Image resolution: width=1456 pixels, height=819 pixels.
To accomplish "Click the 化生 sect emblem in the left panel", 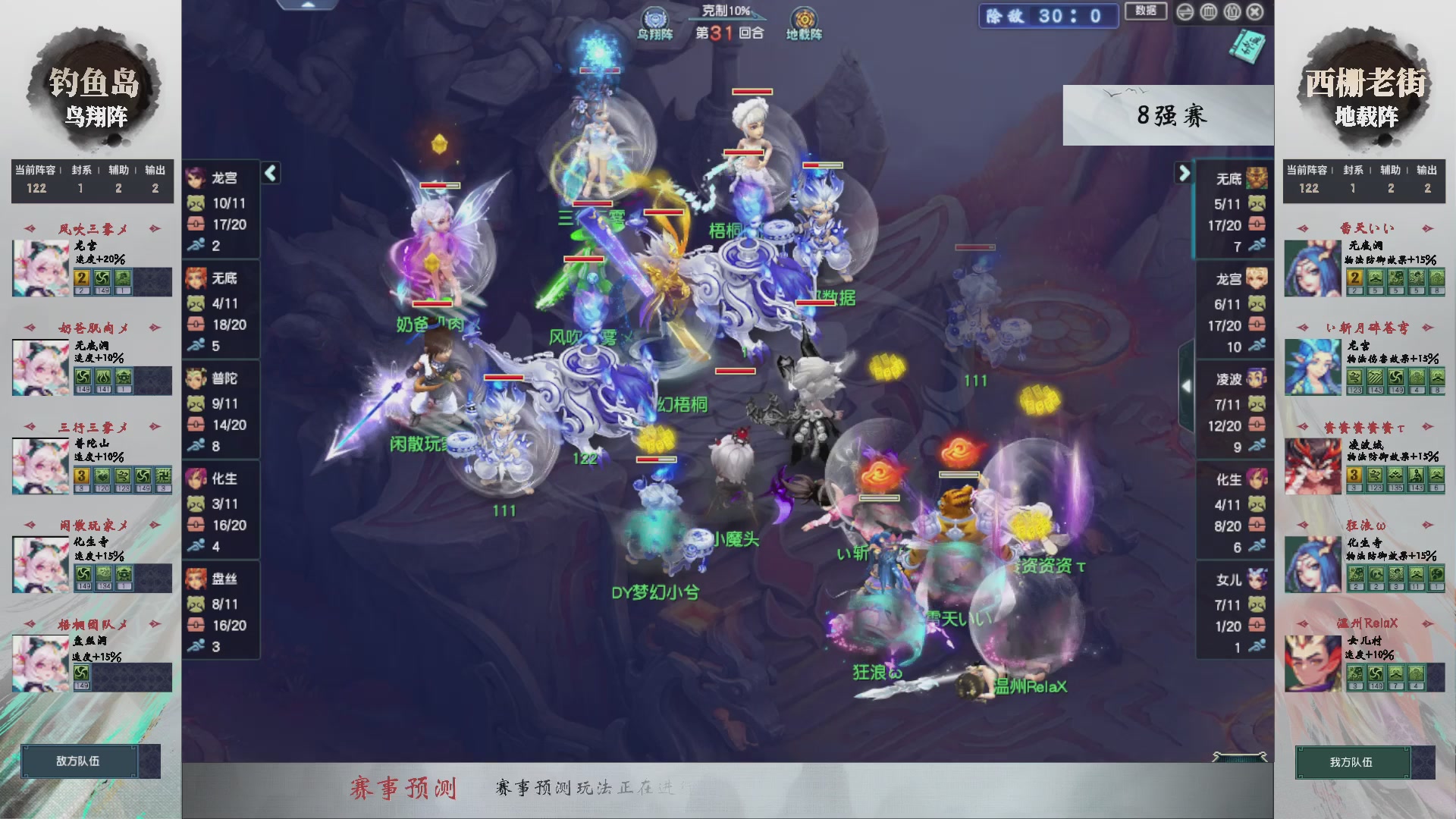I will point(197,479).
